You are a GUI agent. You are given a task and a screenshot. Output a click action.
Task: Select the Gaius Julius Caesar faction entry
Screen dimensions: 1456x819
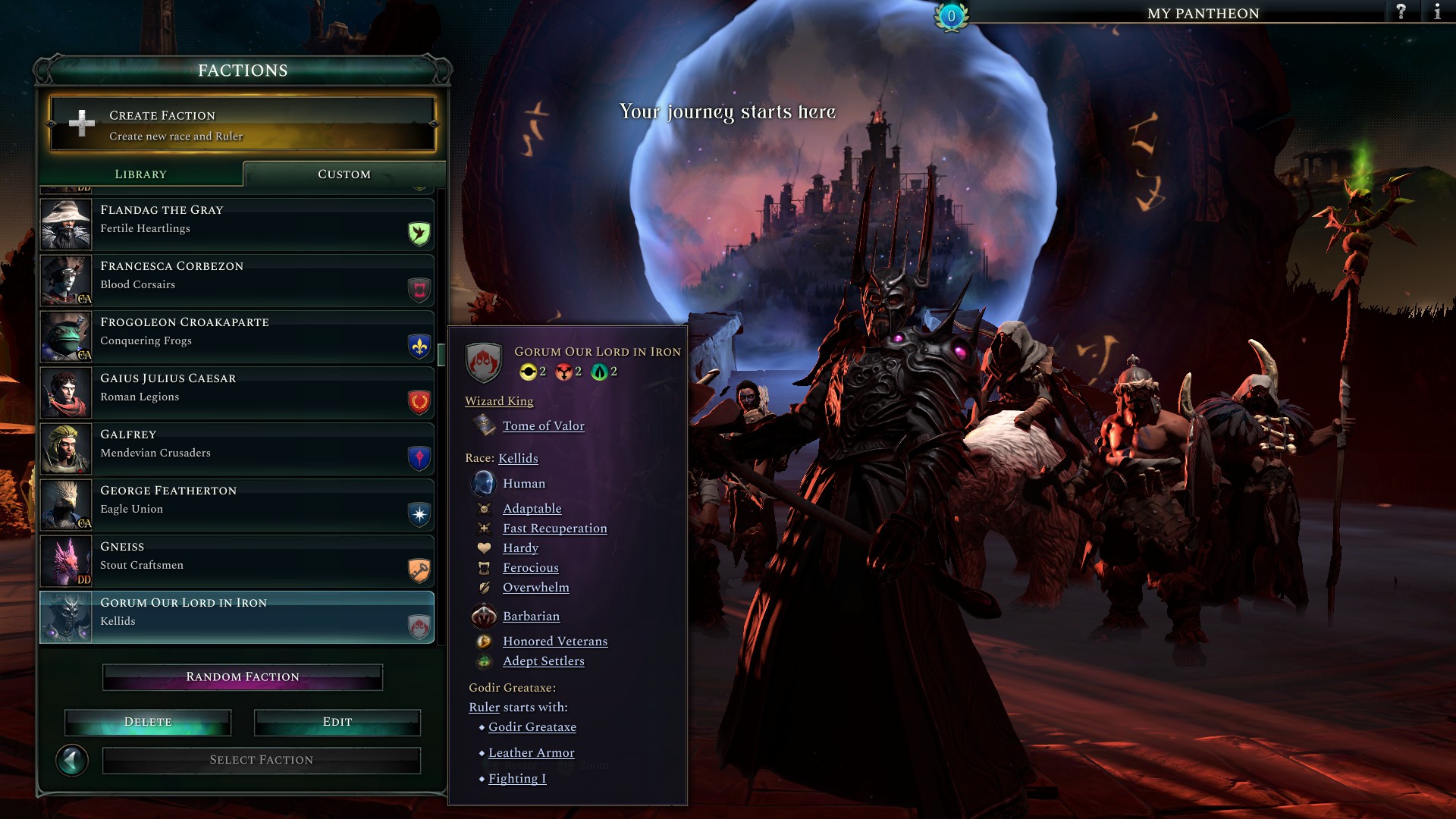pos(235,391)
